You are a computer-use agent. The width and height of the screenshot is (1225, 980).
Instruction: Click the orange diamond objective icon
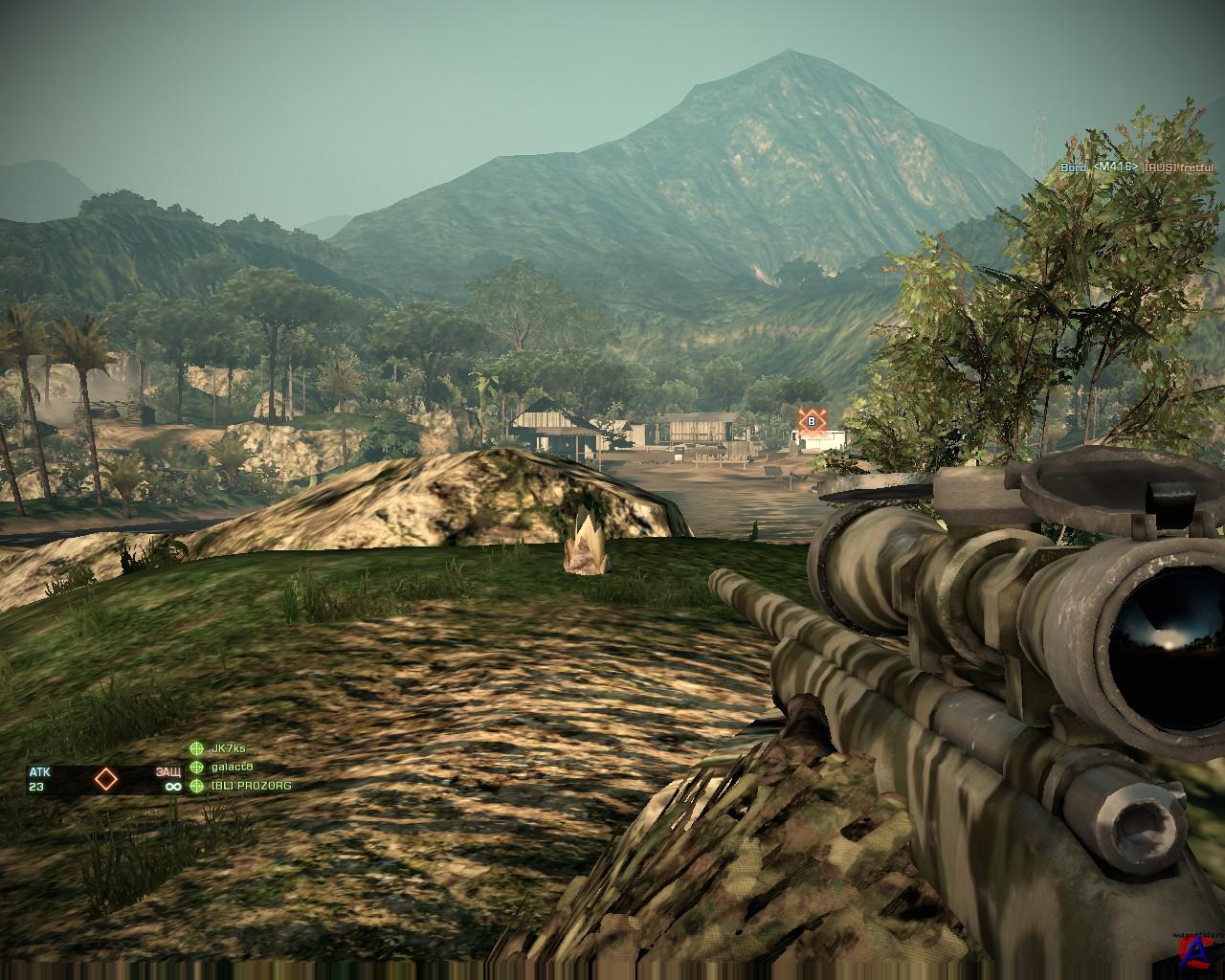tap(105, 779)
